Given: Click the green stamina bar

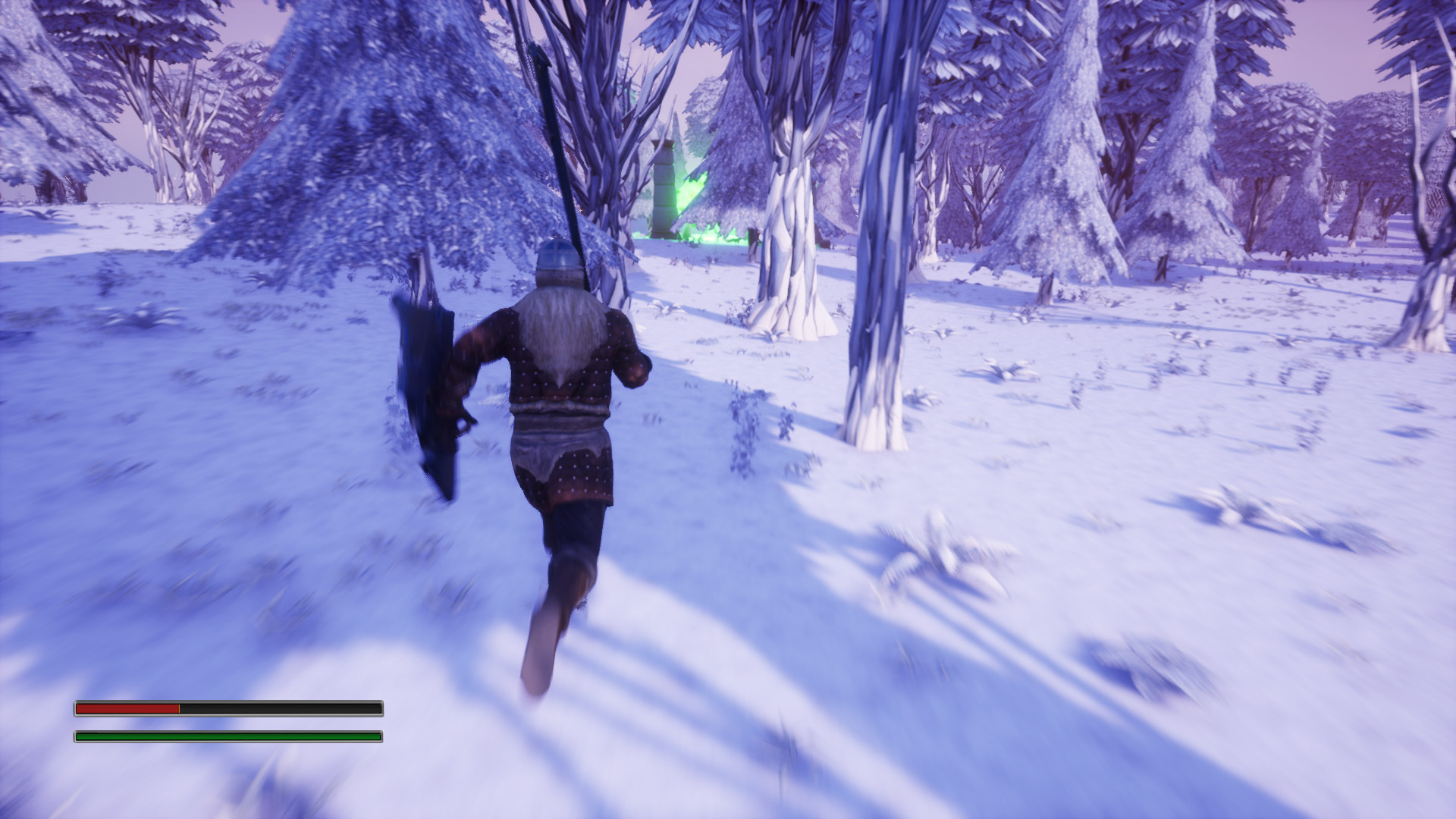Looking at the screenshot, I should tap(227, 736).
